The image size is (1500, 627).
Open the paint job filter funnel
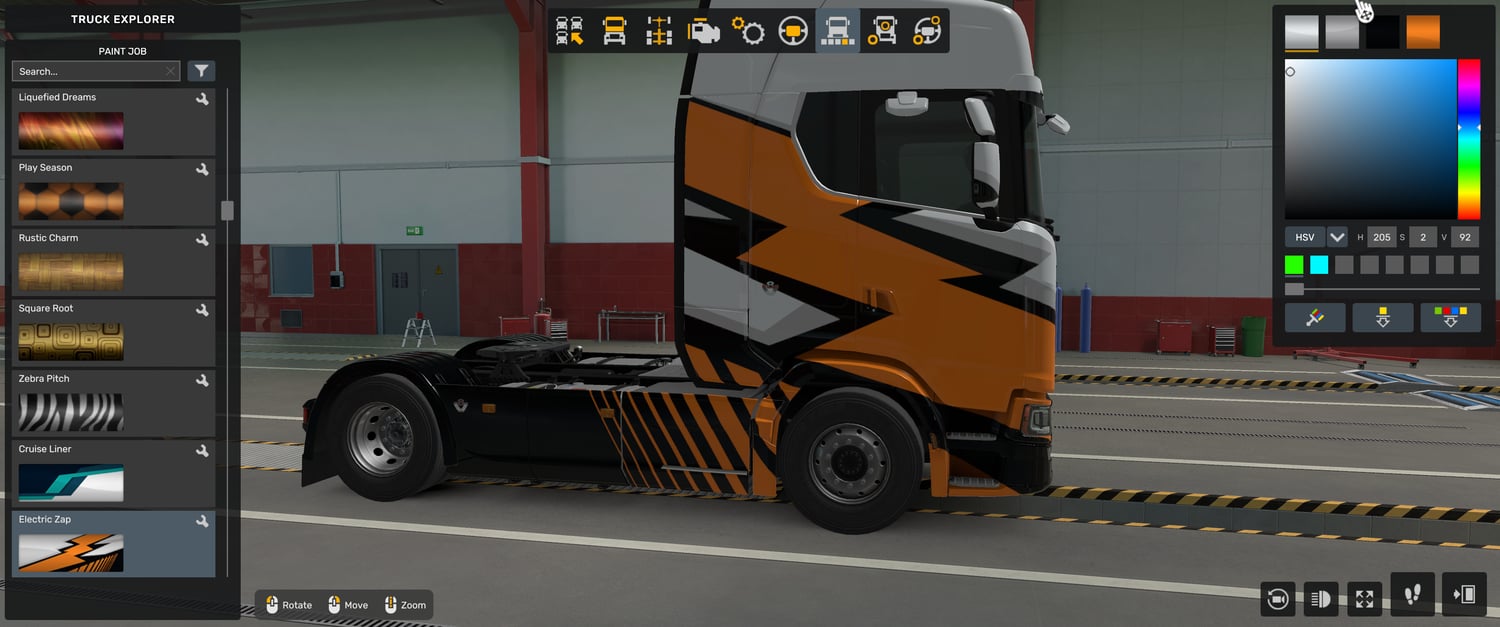(x=202, y=71)
